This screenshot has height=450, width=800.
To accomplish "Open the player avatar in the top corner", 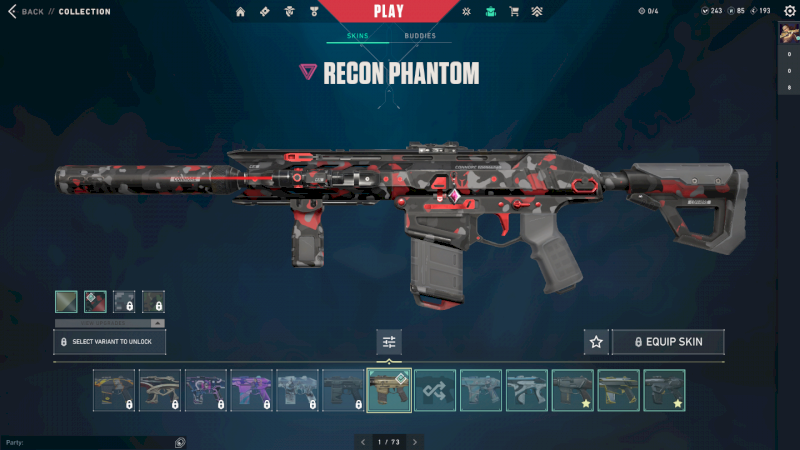I will 788,33.
